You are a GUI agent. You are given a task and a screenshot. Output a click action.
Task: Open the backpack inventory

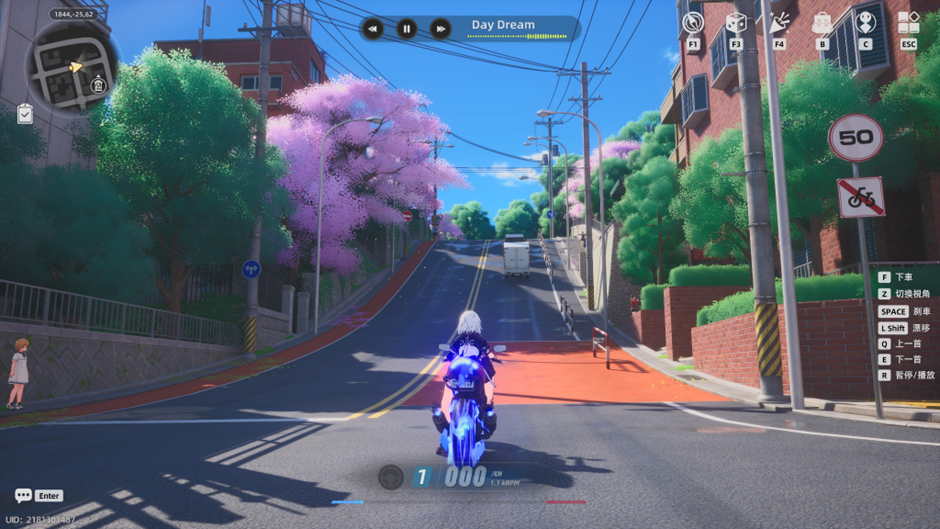822,23
